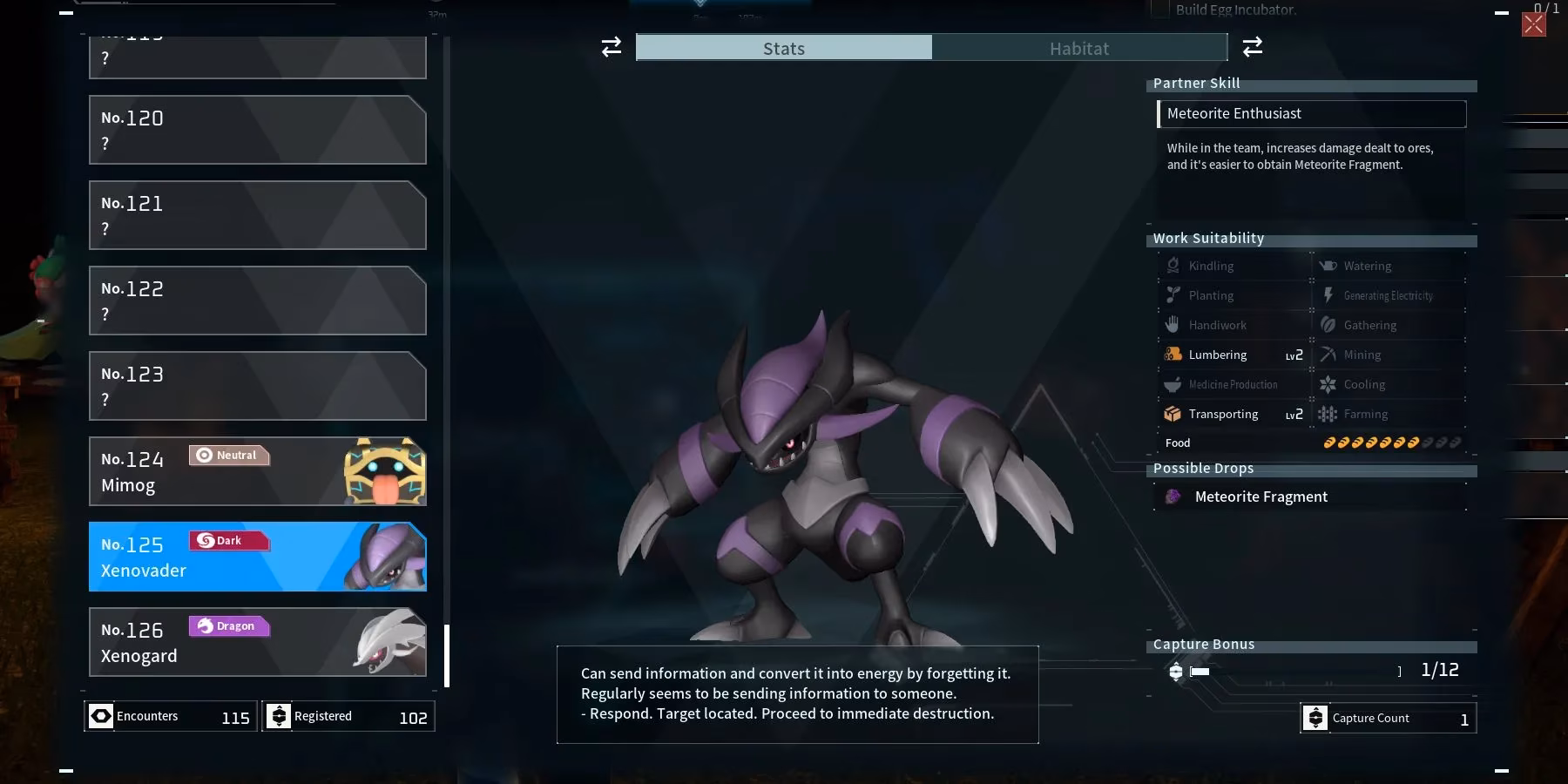Screen dimensions: 1568x784
Task: Select the Handiwork work suitability icon
Action: pyautogui.click(x=1174, y=325)
